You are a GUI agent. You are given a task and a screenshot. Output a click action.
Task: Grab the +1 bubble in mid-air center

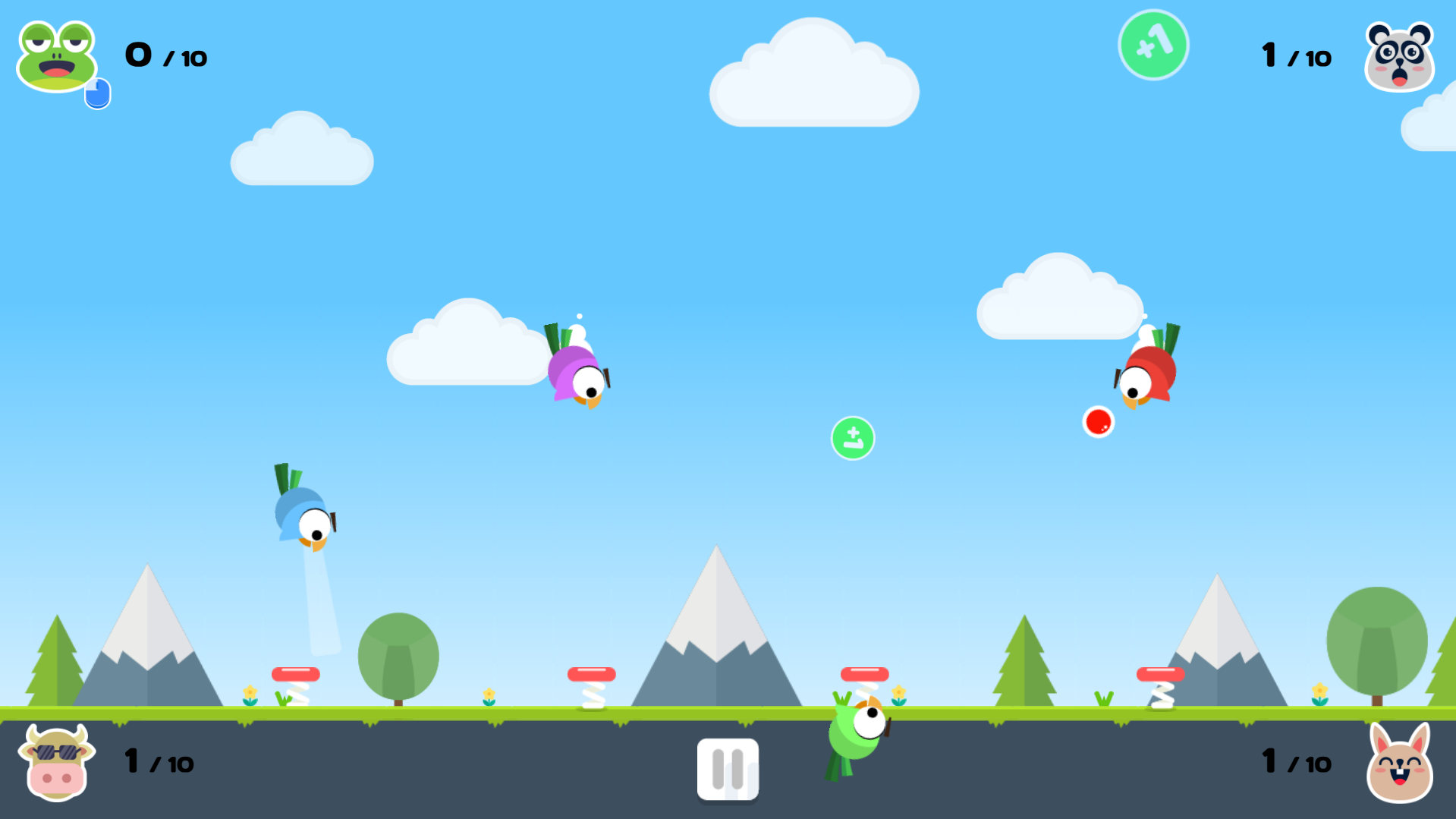pyautogui.click(x=853, y=438)
